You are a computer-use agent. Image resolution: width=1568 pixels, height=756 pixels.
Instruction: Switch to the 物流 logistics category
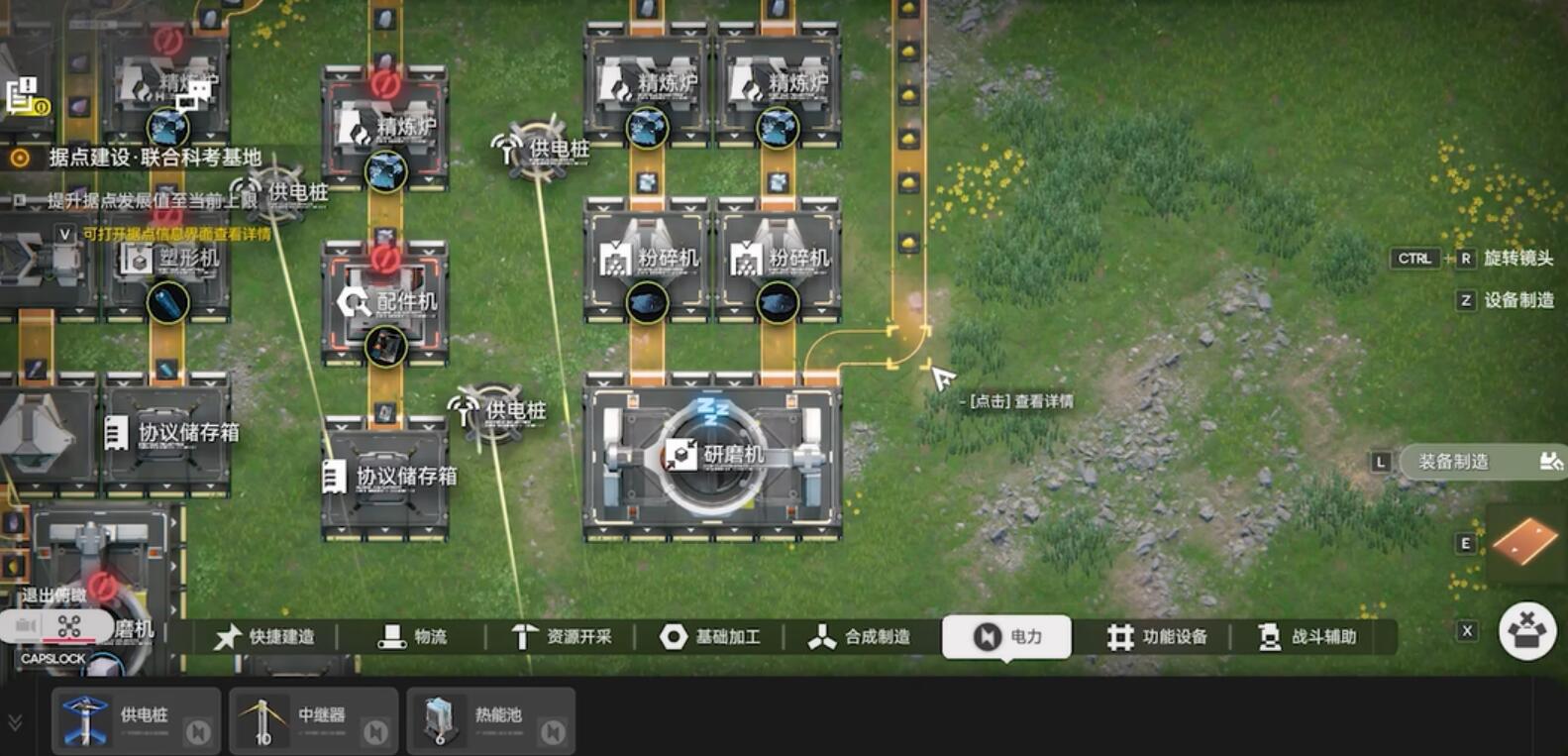[x=413, y=637]
